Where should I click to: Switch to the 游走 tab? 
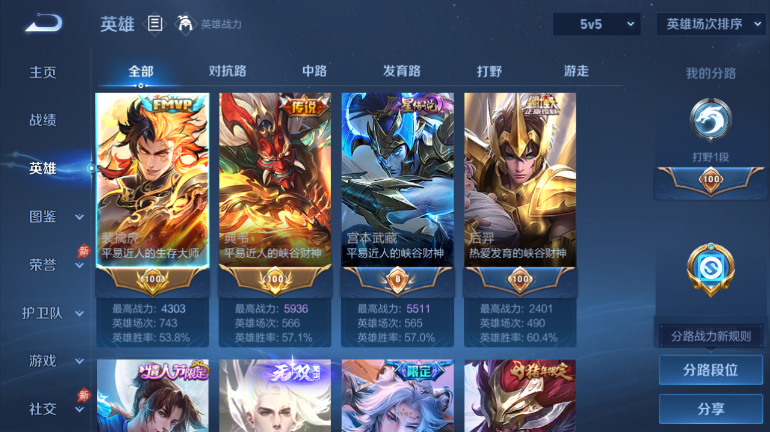tap(576, 71)
